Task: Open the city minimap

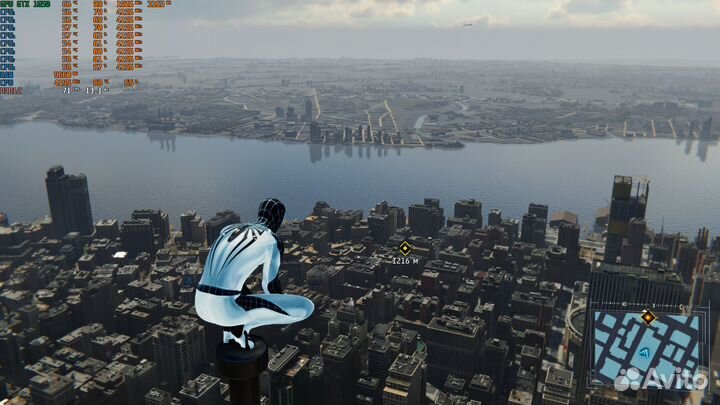Action: tap(650, 348)
